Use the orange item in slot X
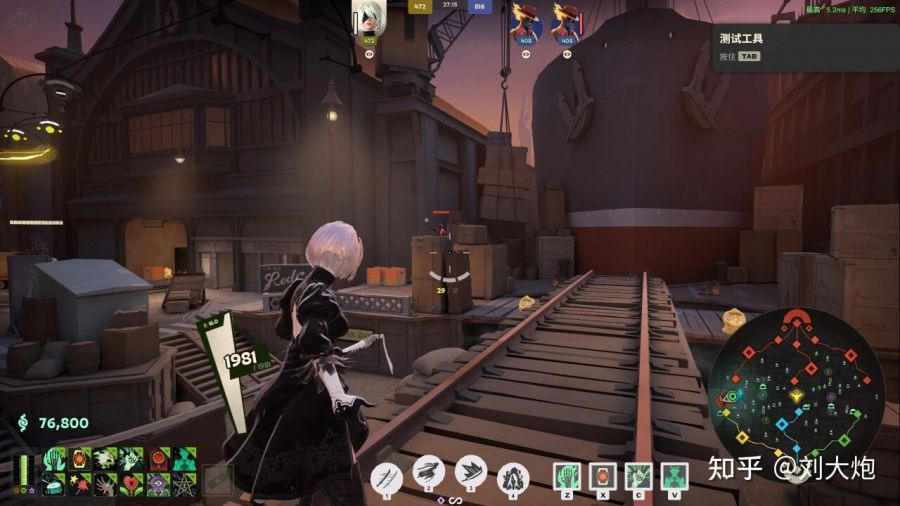Screen dimensions: 900x506 [x=603, y=477]
